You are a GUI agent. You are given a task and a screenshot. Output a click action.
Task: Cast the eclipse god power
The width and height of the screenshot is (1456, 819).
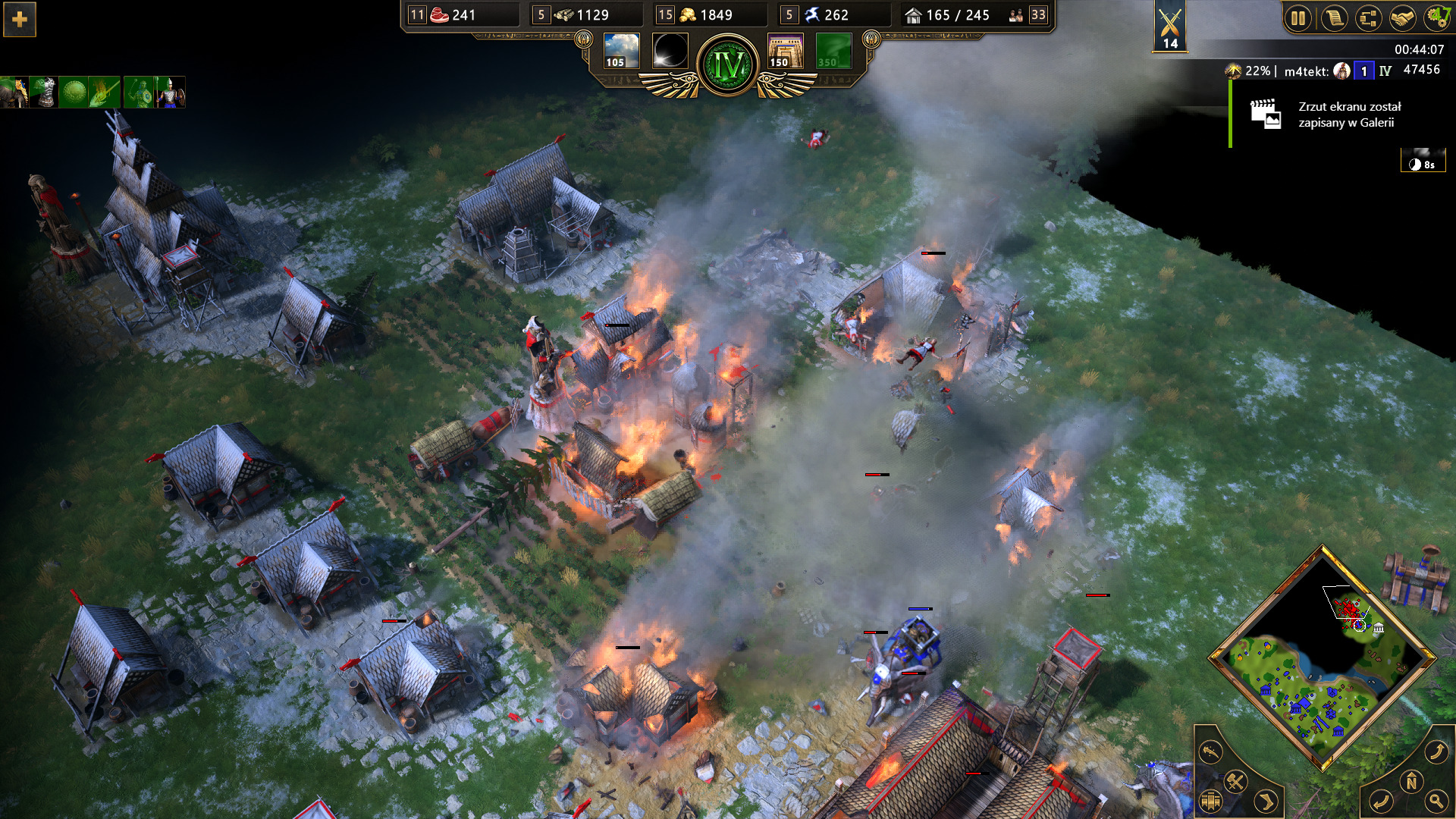click(670, 51)
